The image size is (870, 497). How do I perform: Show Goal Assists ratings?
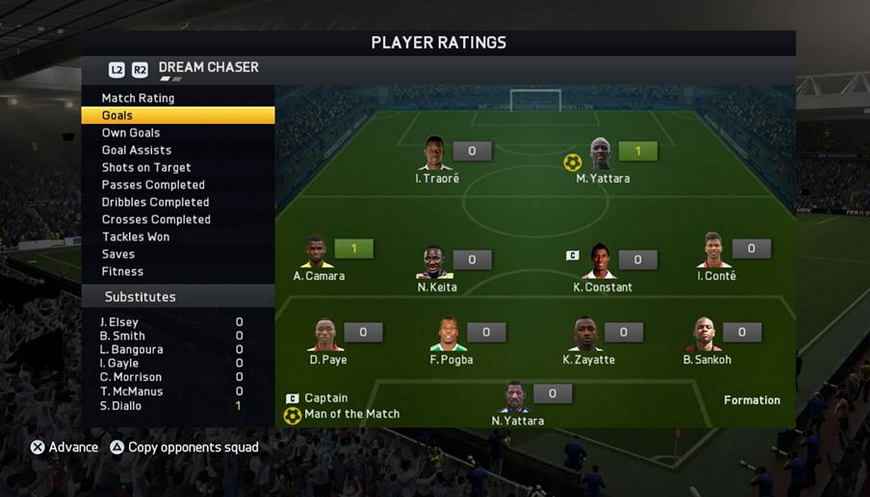coord(136,150)
